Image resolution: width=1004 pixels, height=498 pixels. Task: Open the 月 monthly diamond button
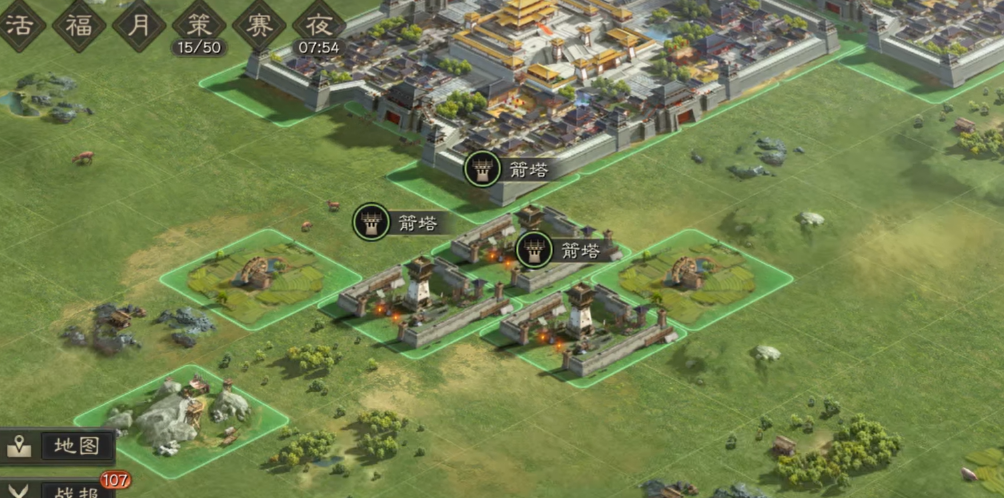139,23
